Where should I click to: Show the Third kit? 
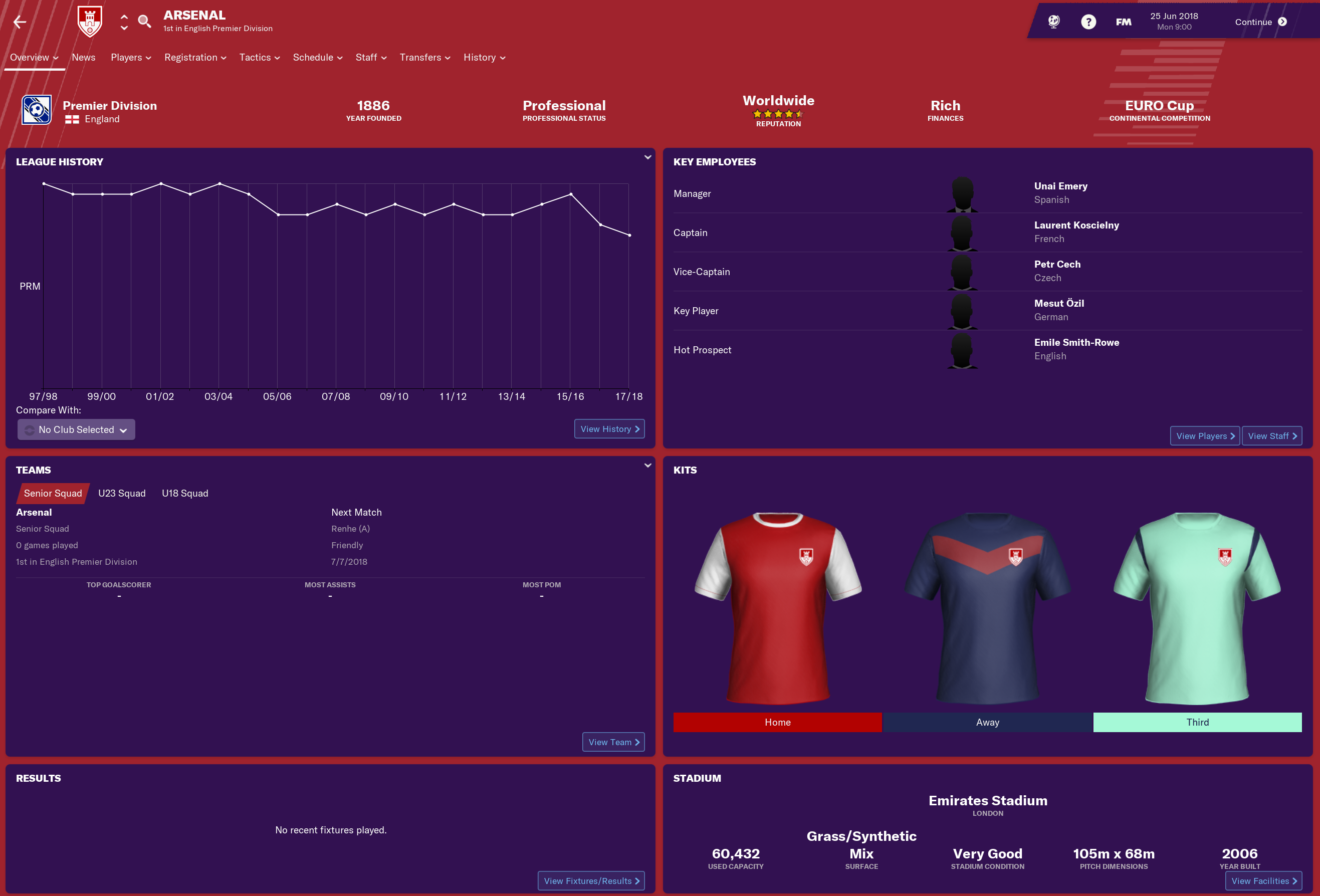click(1197, 722)
